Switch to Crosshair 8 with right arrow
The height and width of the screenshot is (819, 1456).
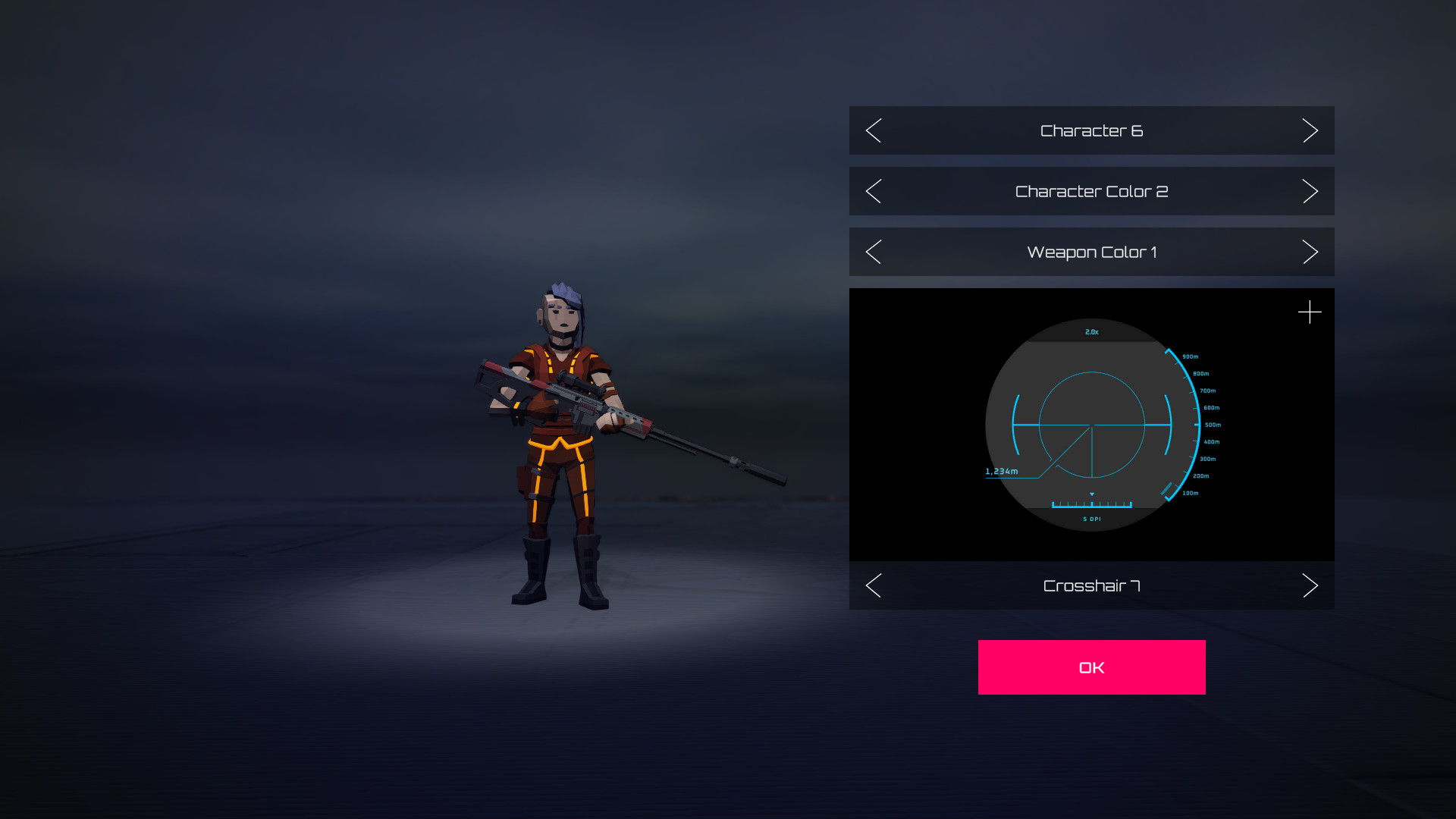pos(1310,585)
